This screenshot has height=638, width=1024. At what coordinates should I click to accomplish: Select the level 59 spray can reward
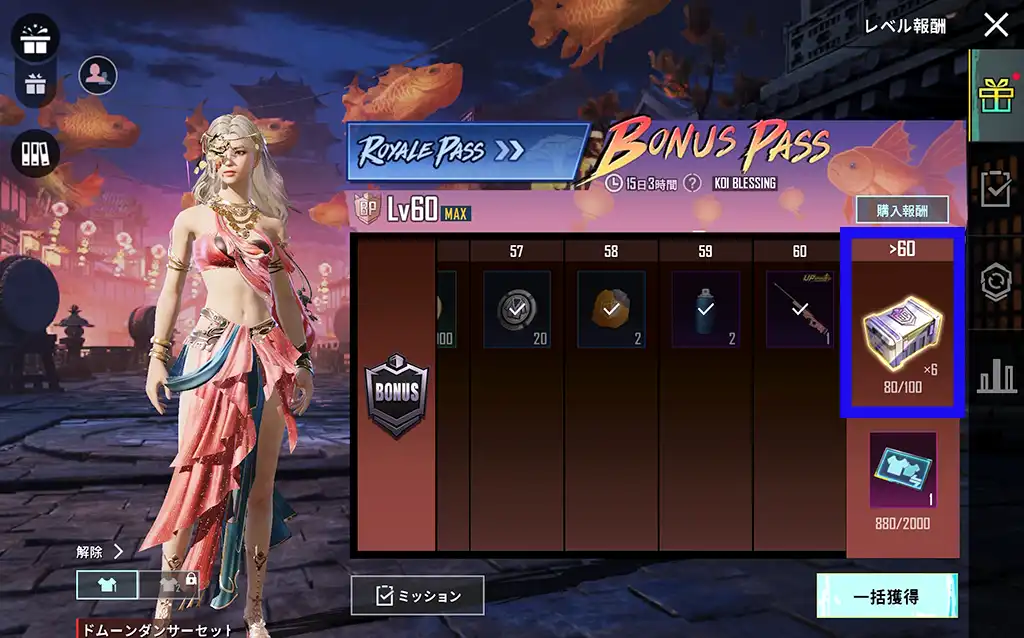tap(705, 309)
